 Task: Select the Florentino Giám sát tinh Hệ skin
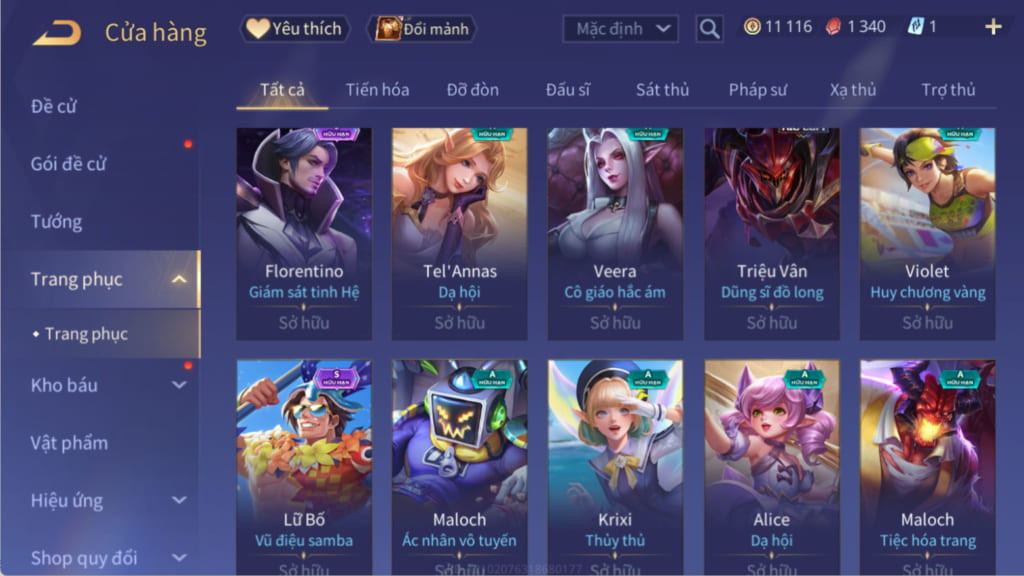click(304, 233)
